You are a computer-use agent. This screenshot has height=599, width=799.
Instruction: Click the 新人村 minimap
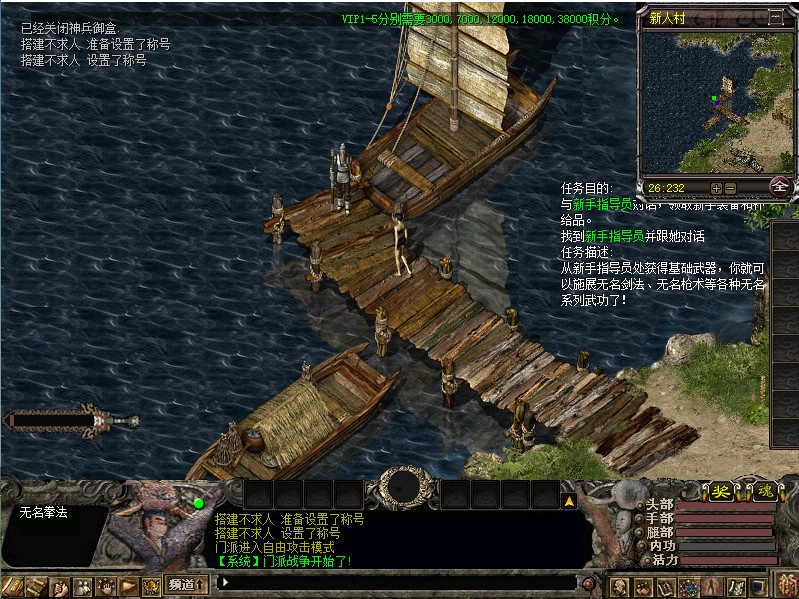[x=715, y=102]
